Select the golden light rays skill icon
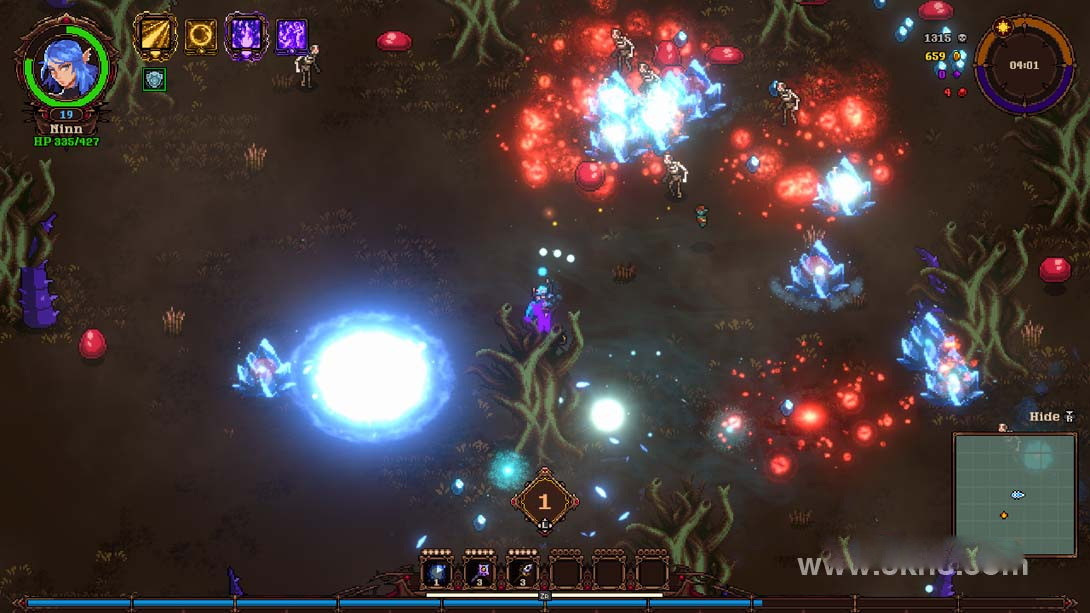The height and width of the screenshot is (613, 1090). pyautogui.click(x=155, y=35)
